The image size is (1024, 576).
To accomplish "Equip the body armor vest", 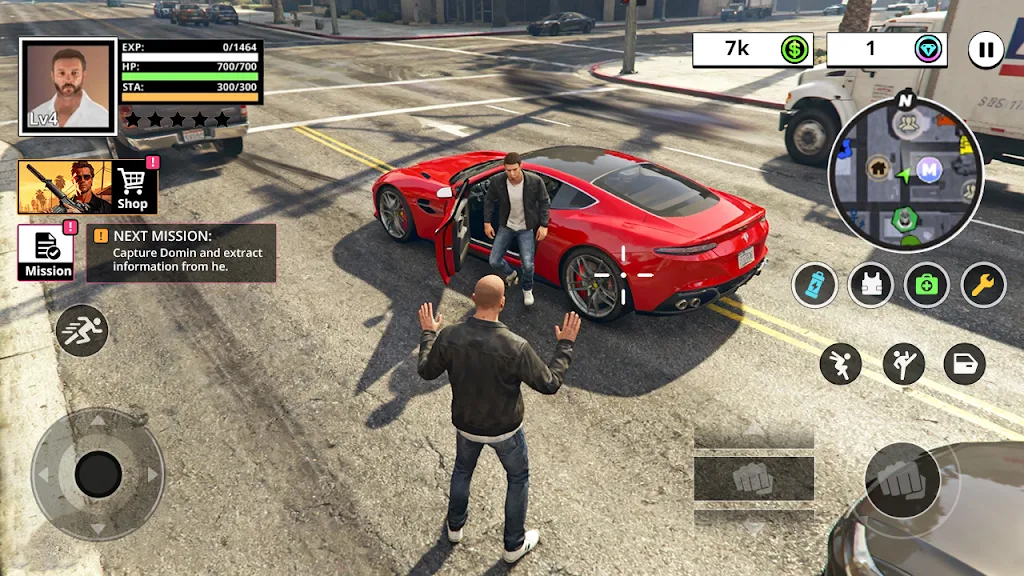I will pos(870,285).
